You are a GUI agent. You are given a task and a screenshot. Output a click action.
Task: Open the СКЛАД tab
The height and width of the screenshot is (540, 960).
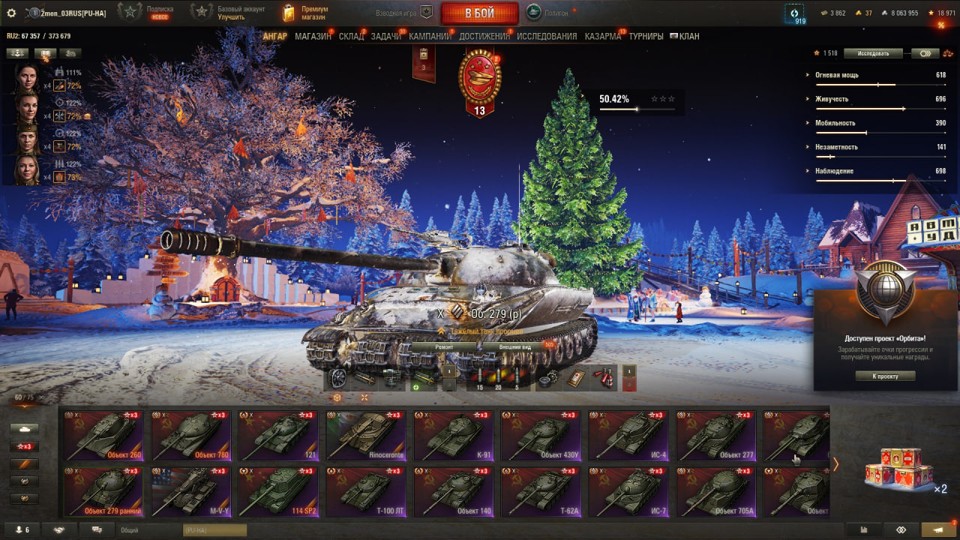pyautogui.click(x=351, y=36)
